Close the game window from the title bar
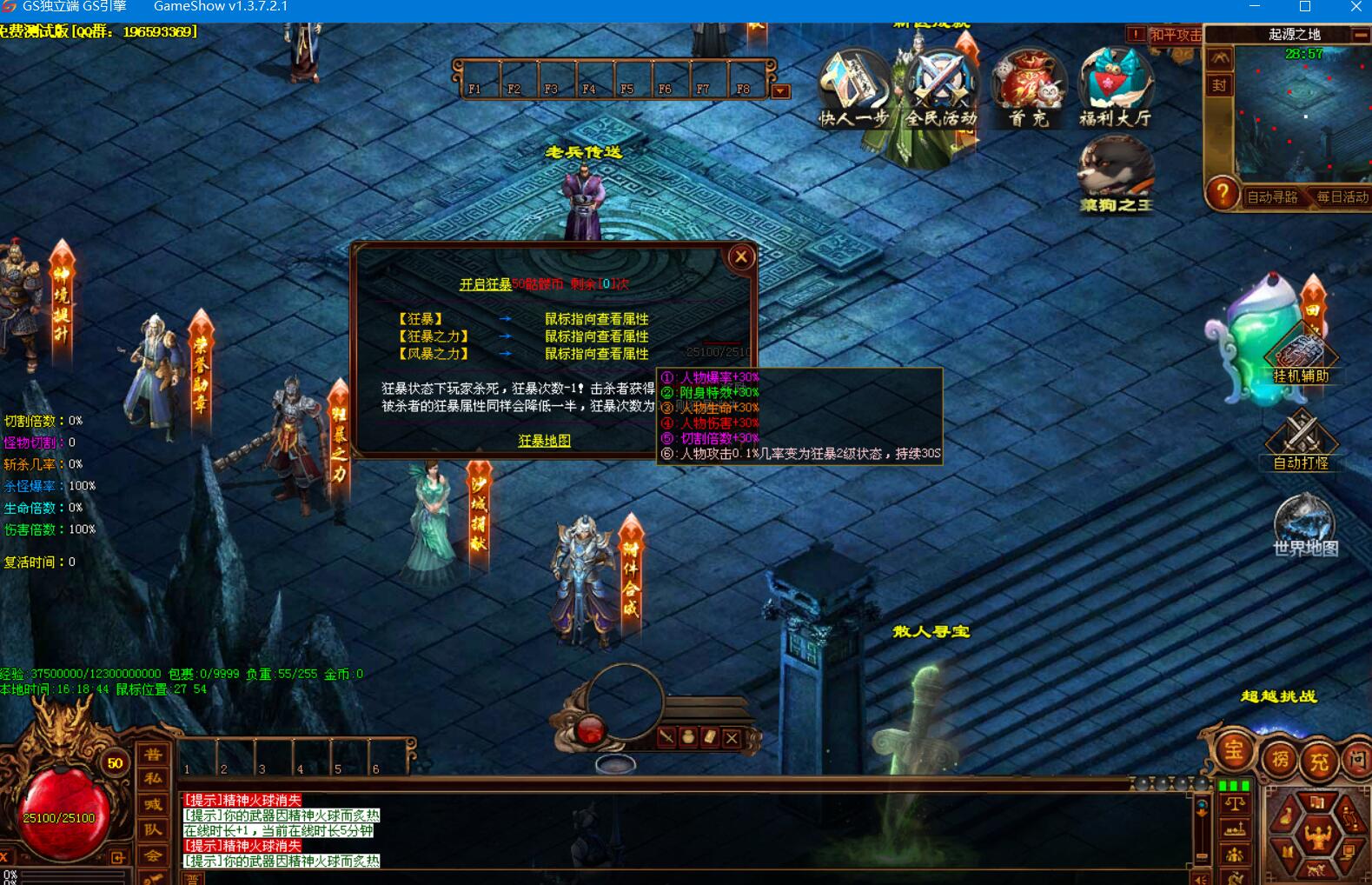This screenshot has height=885, width=1372. (x=1355, y=7)
